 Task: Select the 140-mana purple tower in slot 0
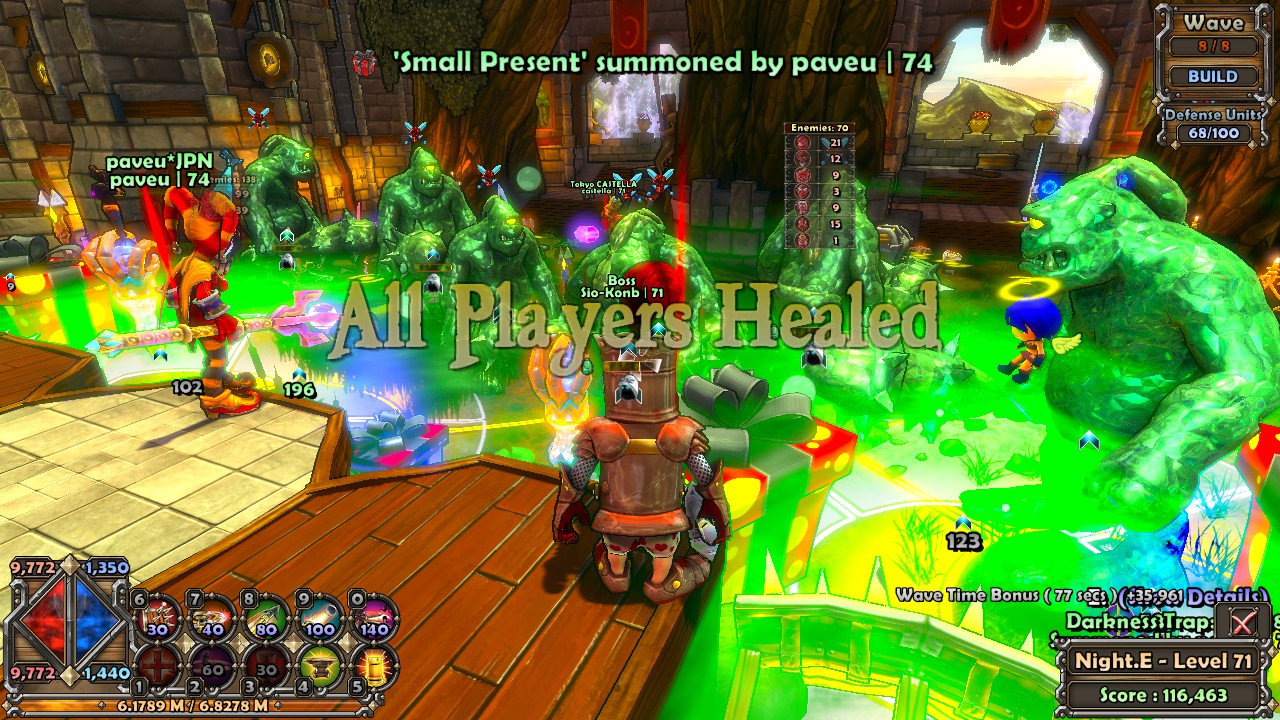[372, 617]
